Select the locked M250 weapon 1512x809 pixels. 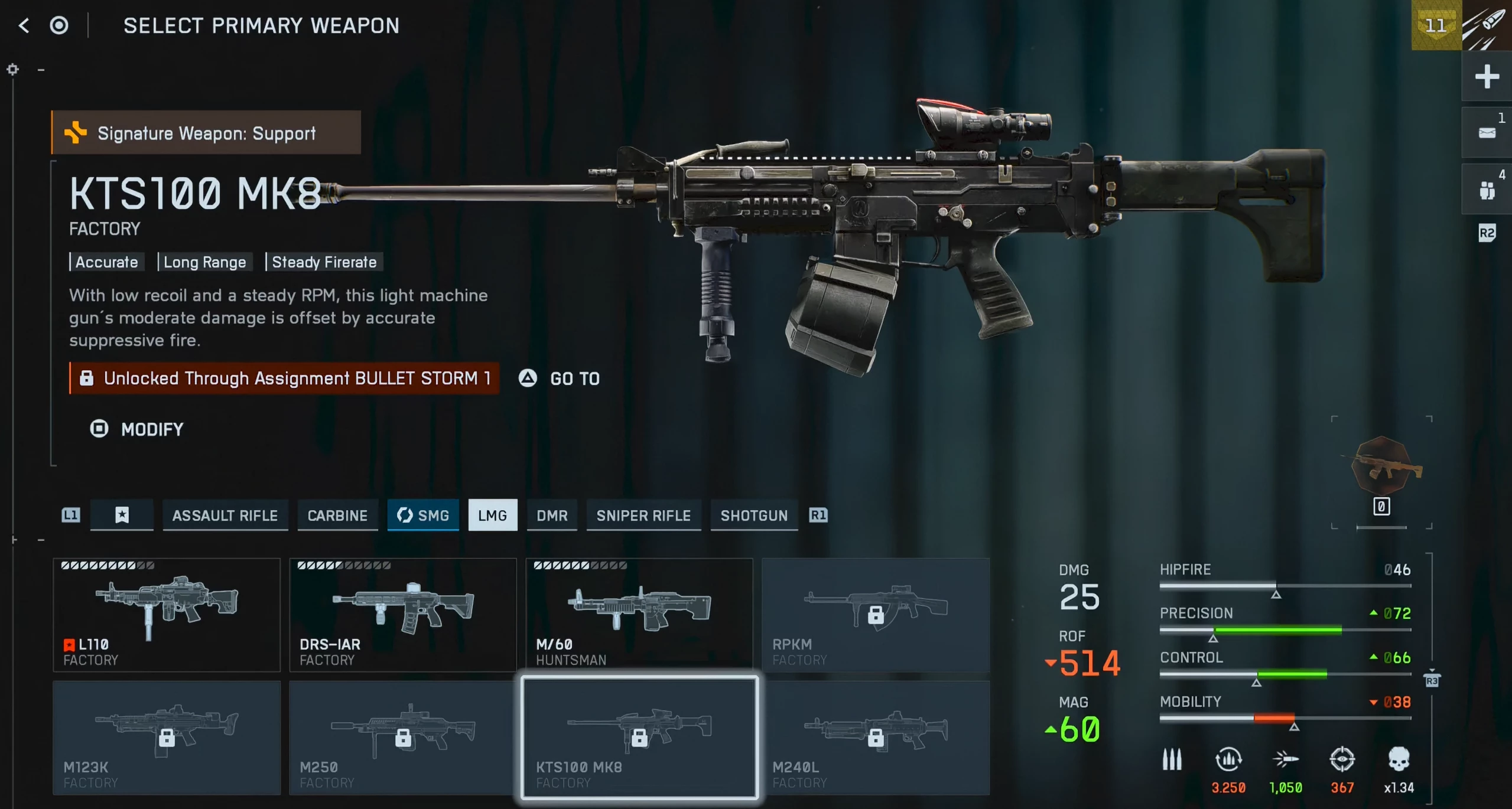(403, 738)
